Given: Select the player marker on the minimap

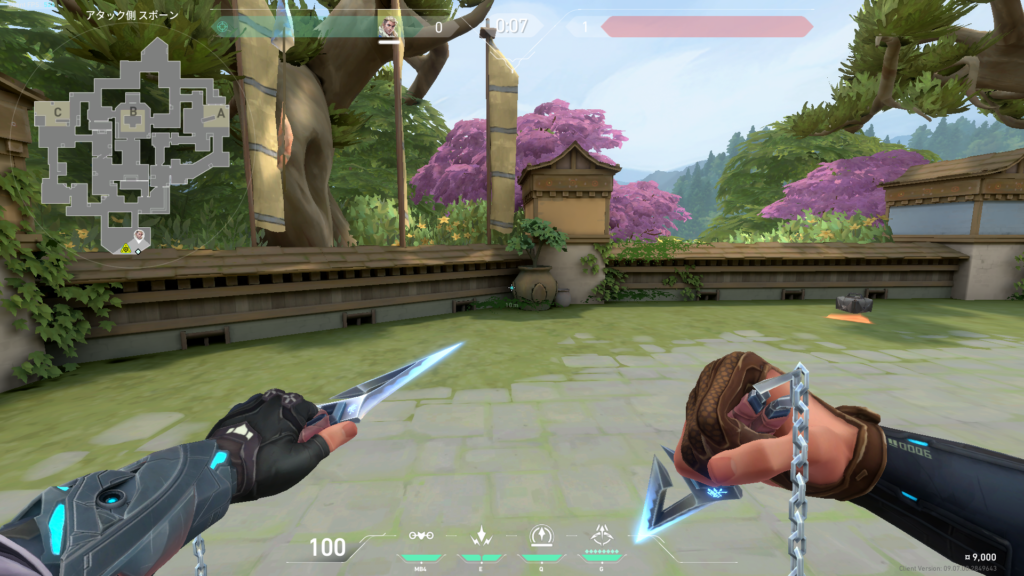Looking at the screenshot, I should (140, 237).
